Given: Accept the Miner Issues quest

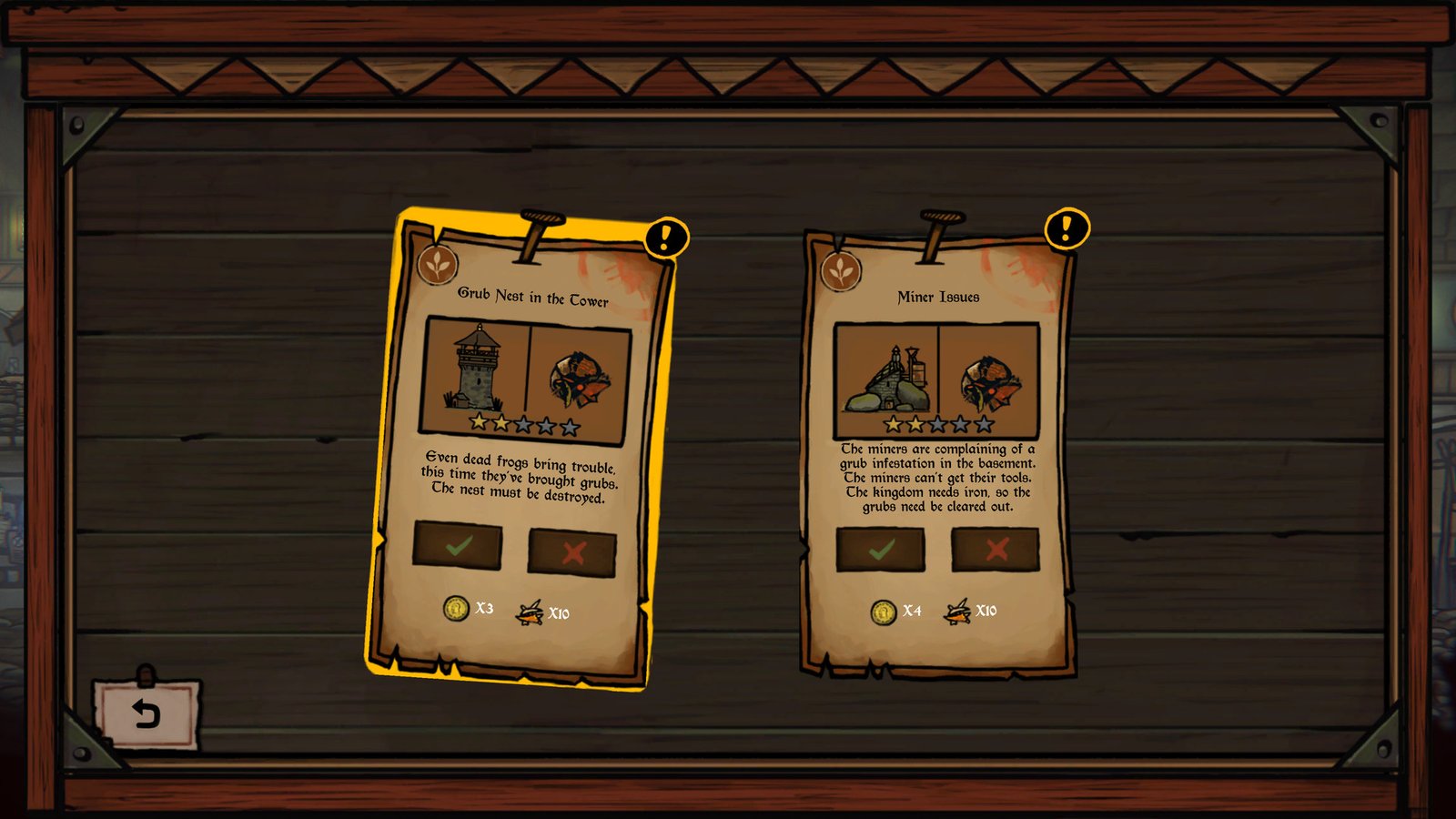Looking at the screenshot, I should pyautogui.click(x=879, y=551).
